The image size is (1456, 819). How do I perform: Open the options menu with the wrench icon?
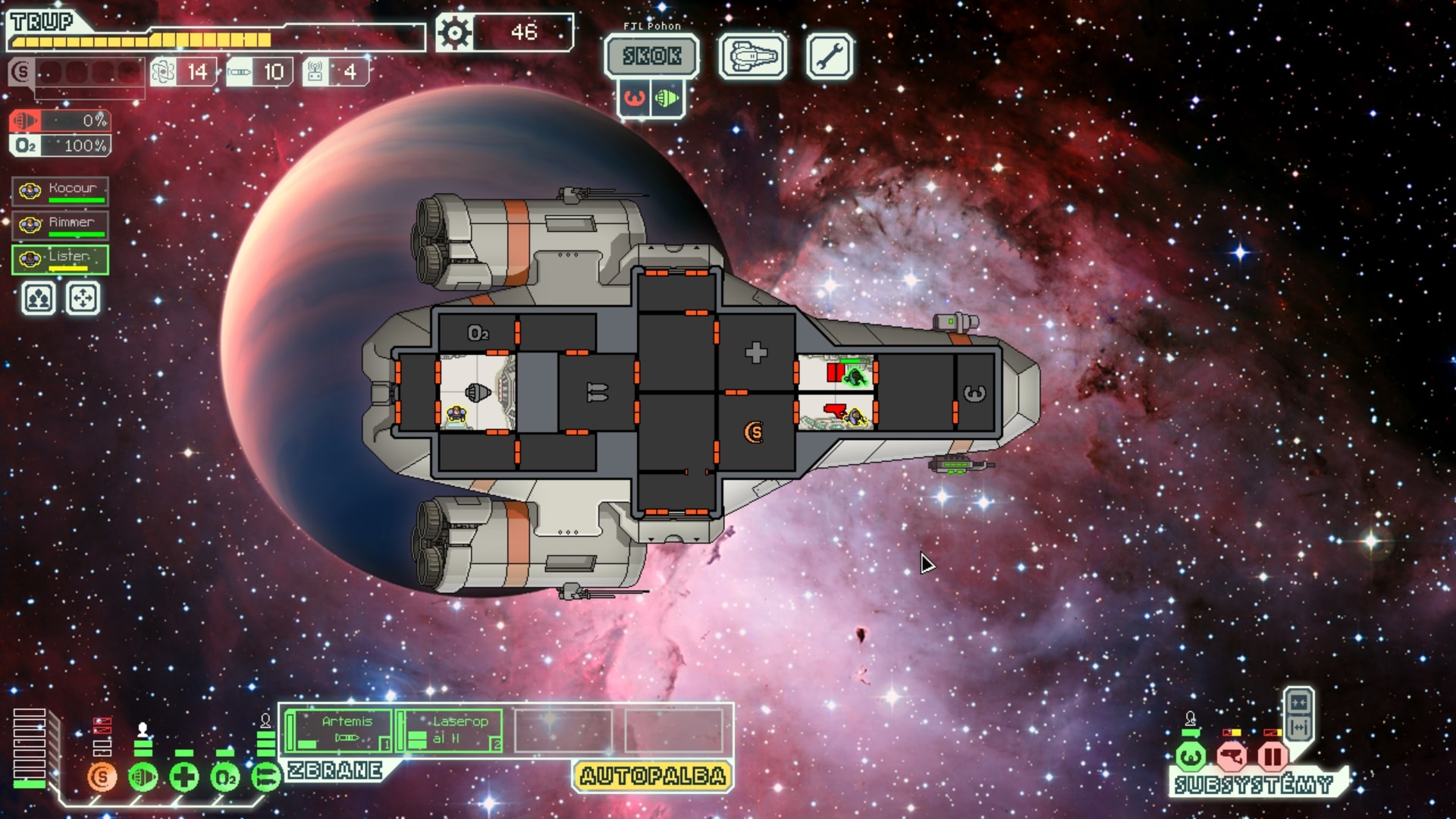click(830, 55)
